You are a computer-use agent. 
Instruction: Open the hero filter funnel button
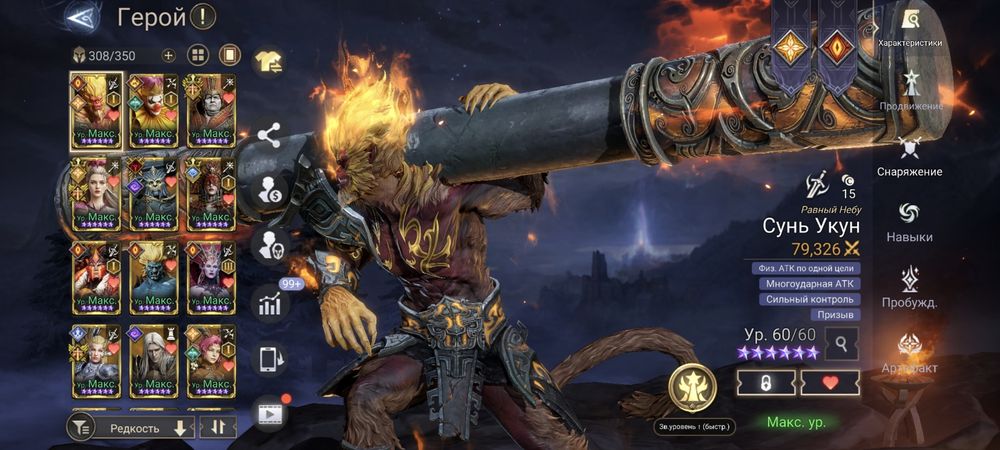80,427
